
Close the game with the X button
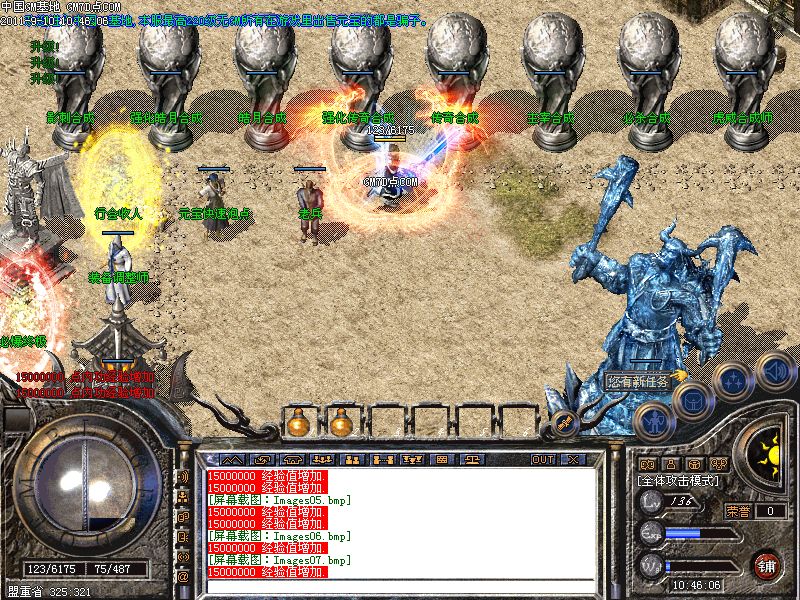[573, 459]
